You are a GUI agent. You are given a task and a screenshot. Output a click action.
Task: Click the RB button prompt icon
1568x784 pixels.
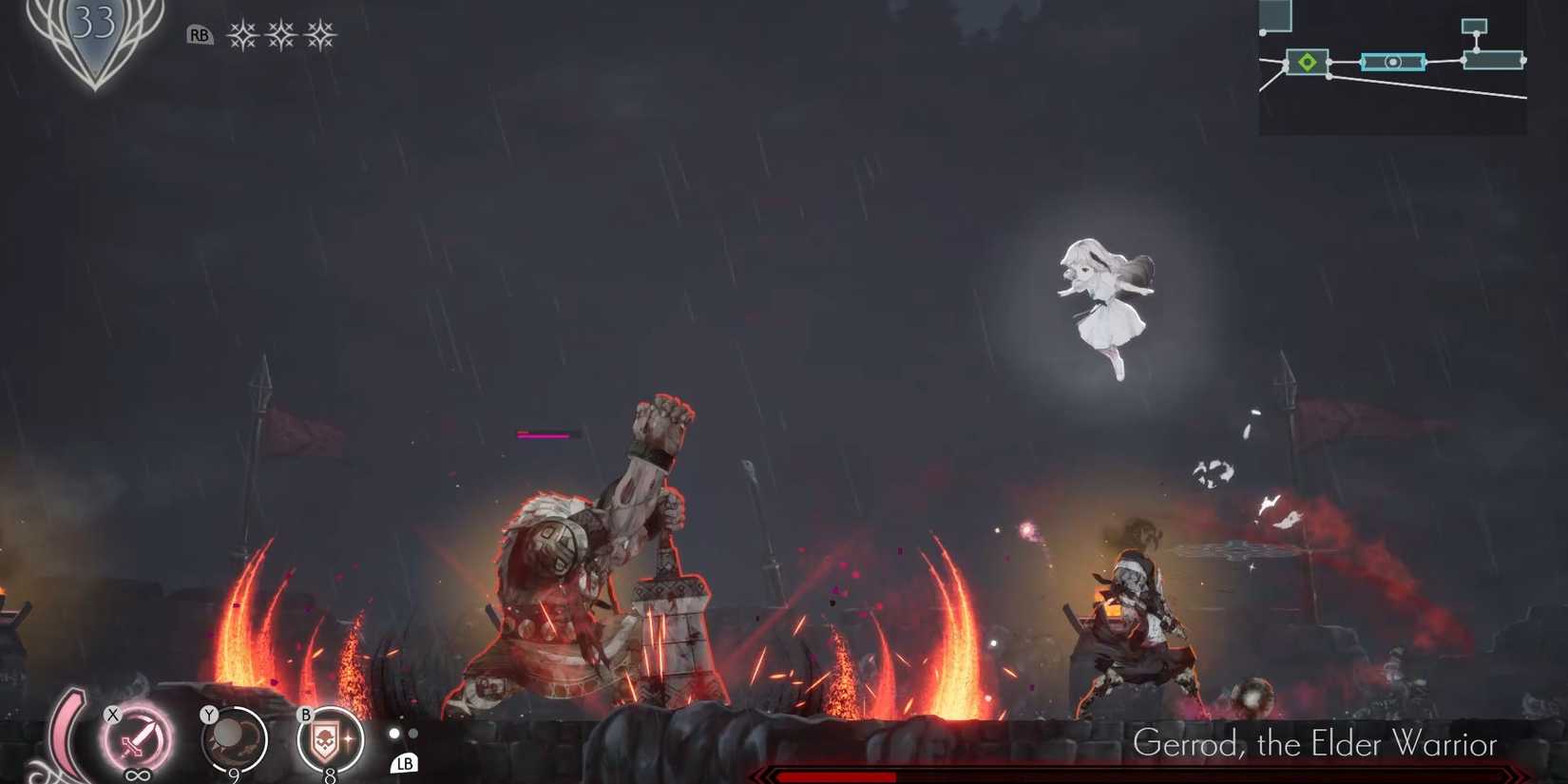(x=200, y=34)
